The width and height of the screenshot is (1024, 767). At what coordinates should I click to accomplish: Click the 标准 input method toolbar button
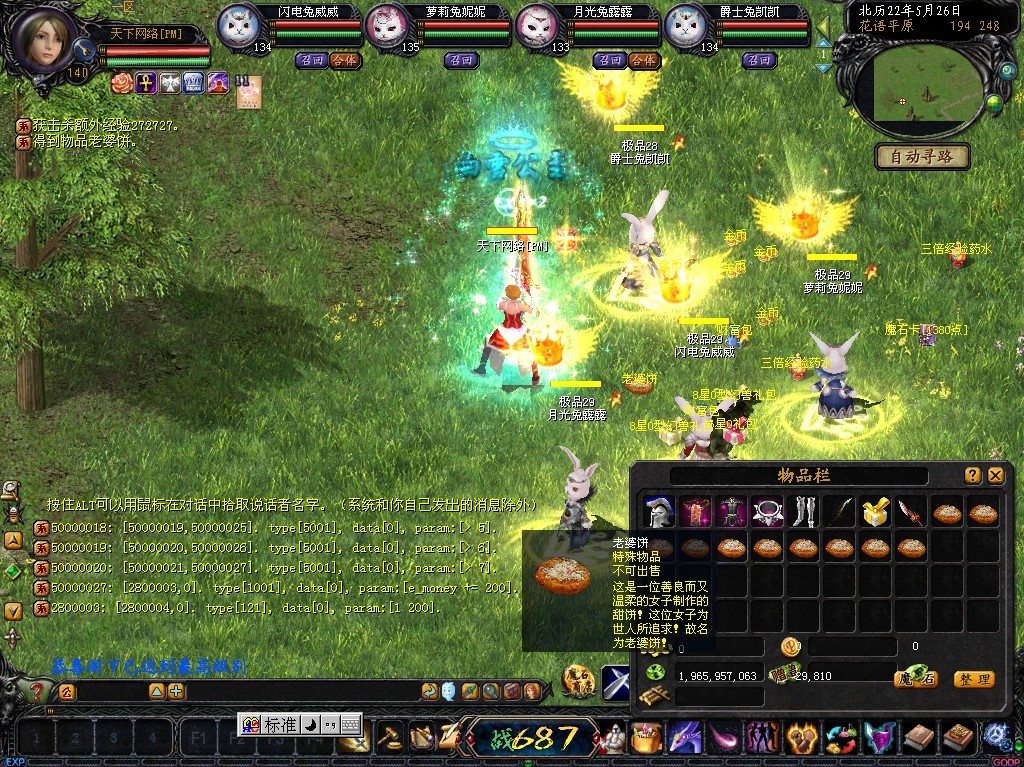tap(280, 724)
